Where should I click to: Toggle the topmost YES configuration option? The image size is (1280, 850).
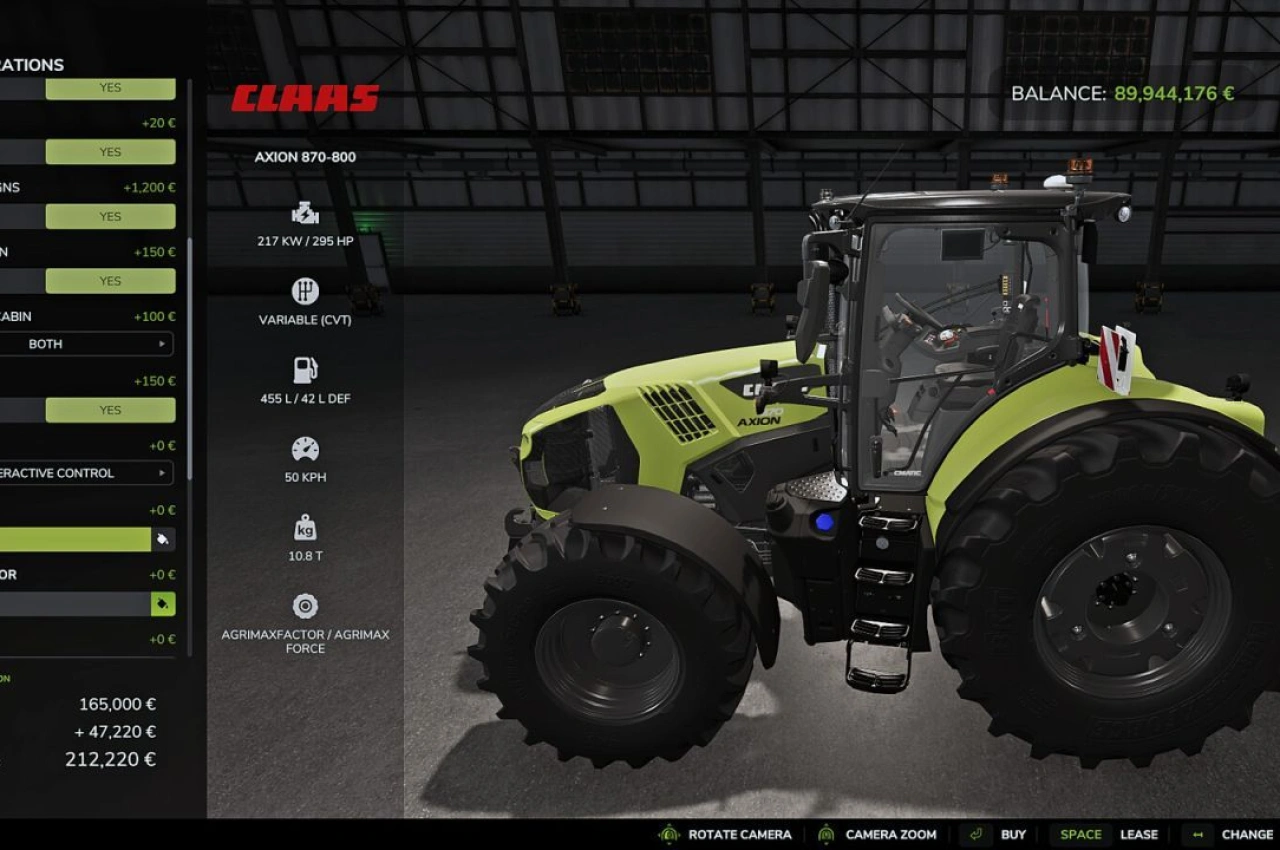click(x=109, y=88)
